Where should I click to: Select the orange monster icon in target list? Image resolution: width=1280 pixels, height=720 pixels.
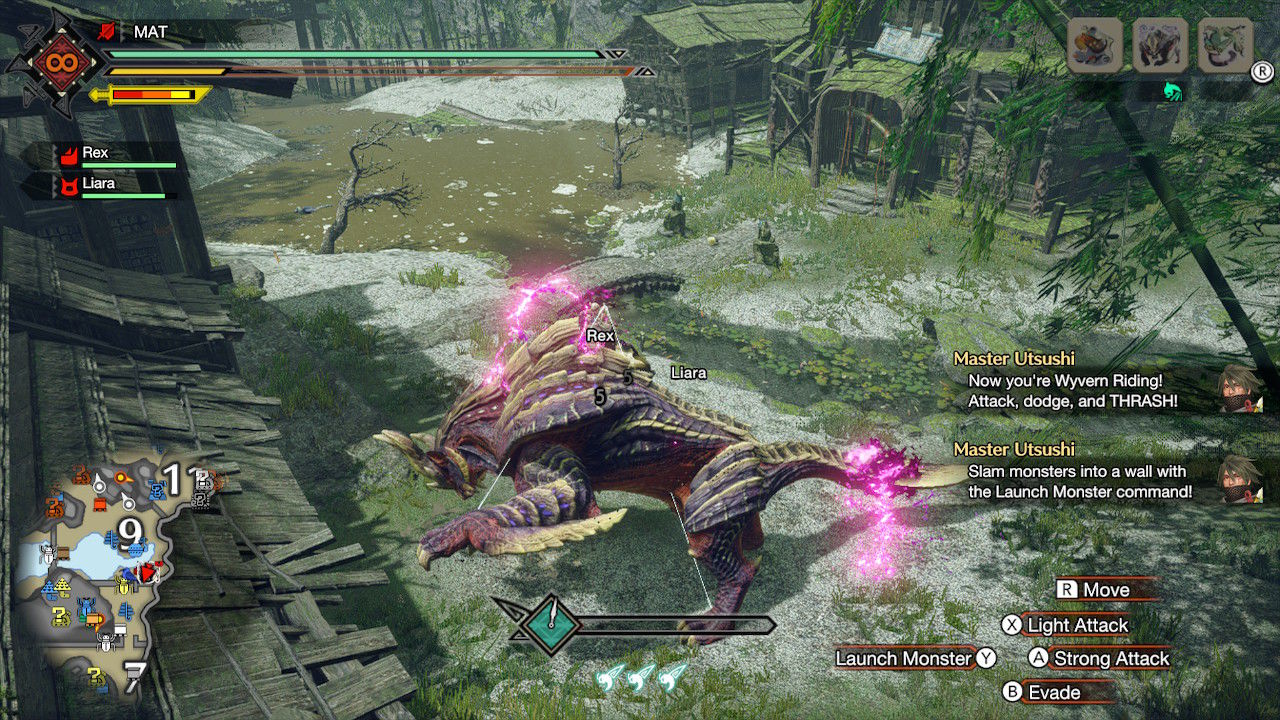coord(1094,46)
